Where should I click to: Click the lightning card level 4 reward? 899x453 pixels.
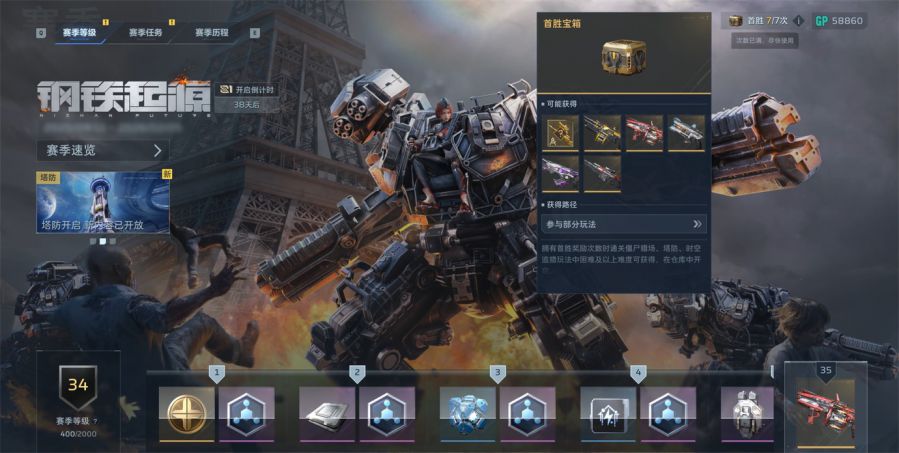tap(608, 413)
